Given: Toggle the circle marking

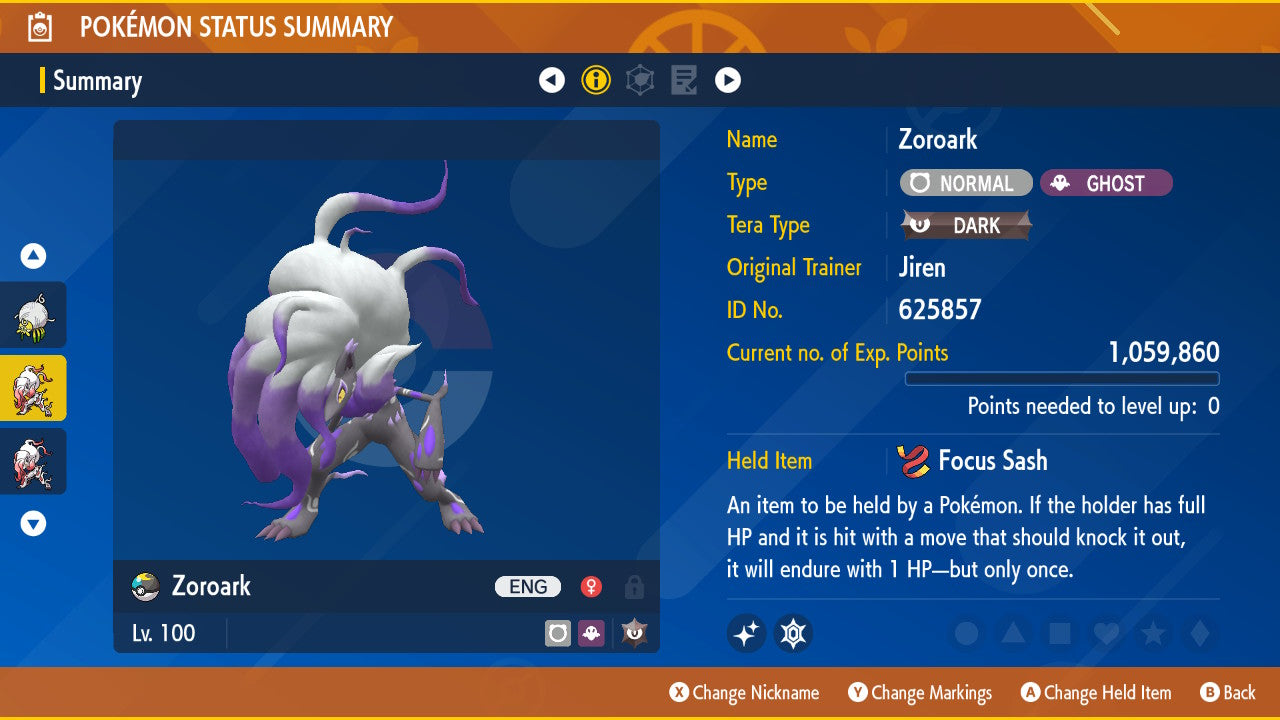Looking at the screenshot, I should point(966,633).
